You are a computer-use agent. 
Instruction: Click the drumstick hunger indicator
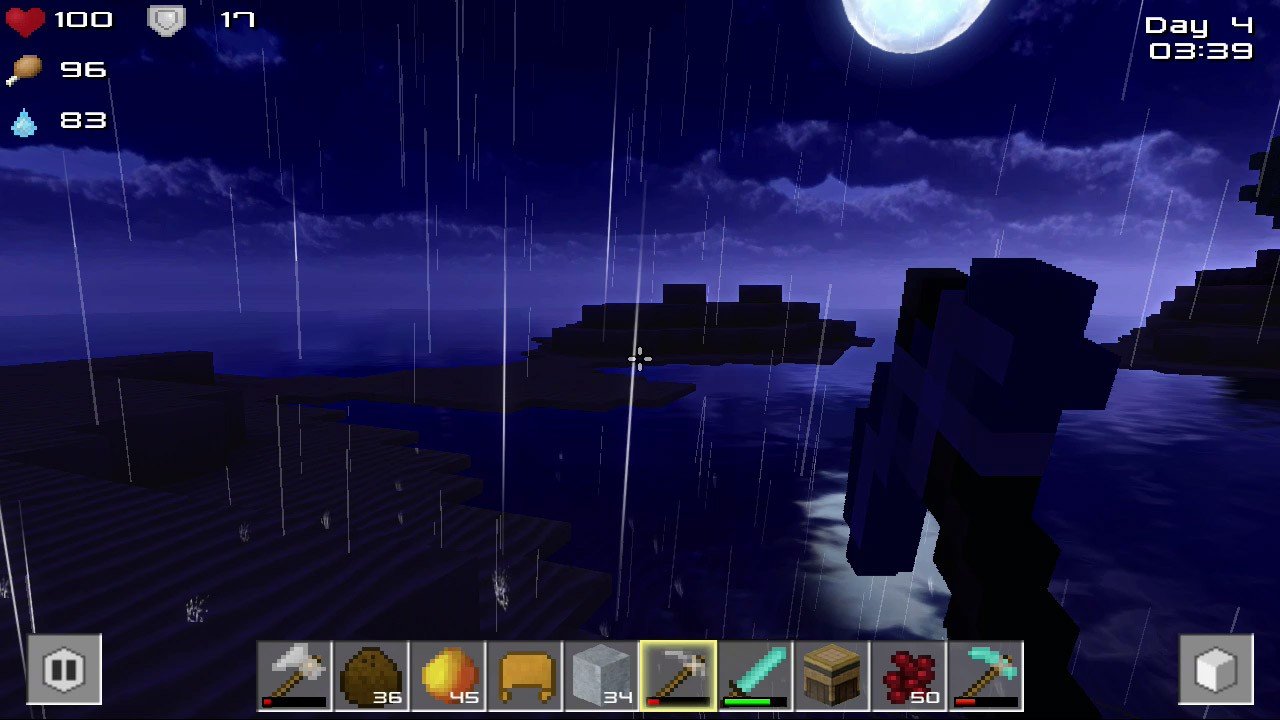(27, 69)
